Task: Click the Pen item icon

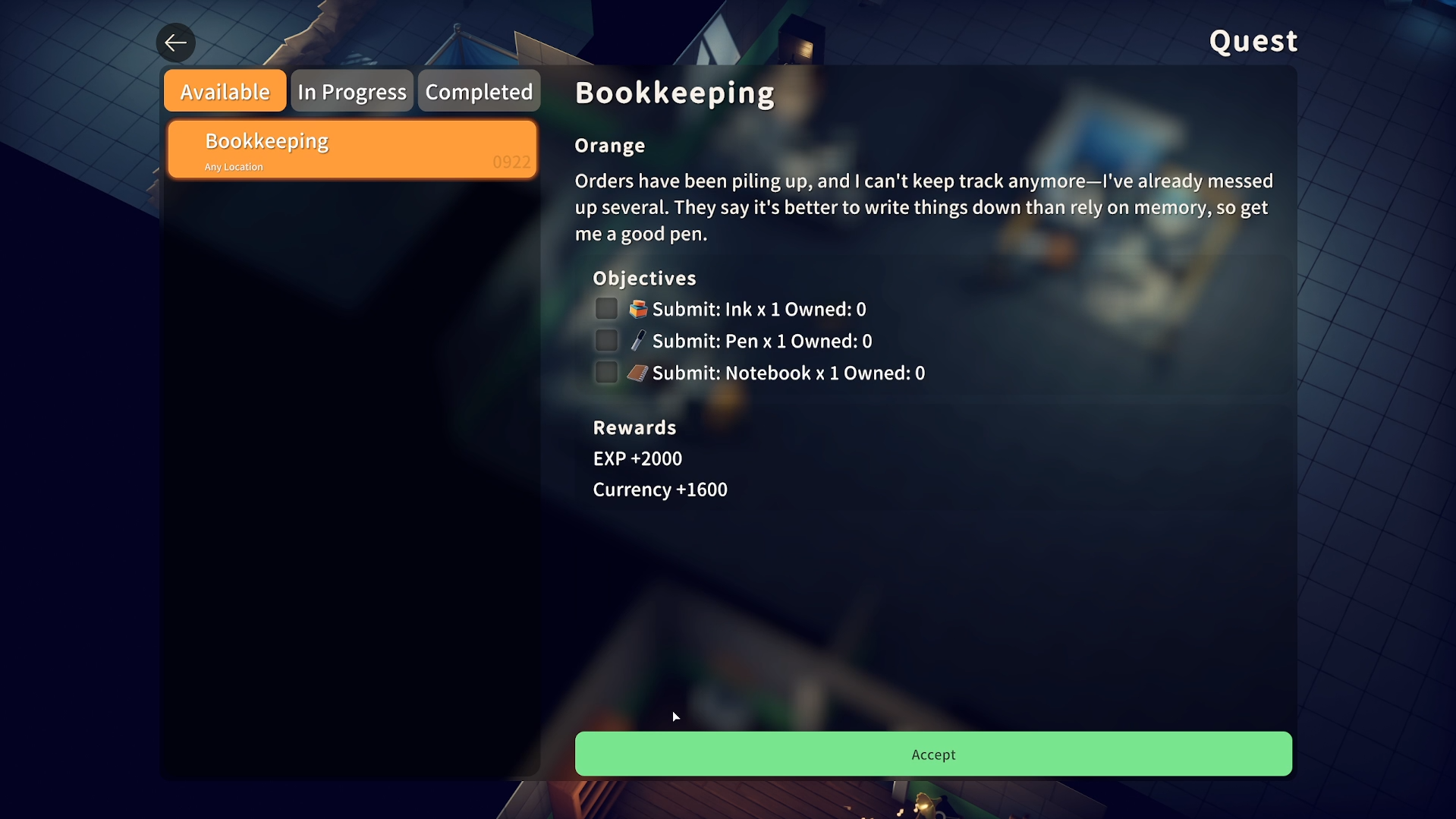Action: click(638, 340)
